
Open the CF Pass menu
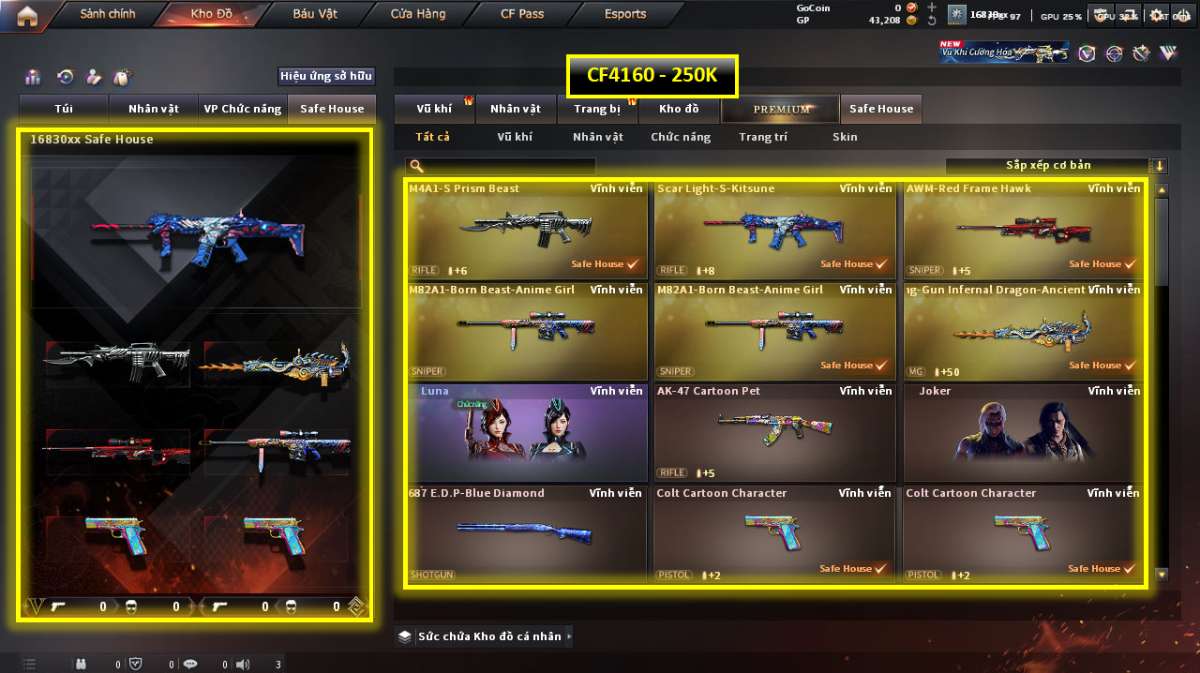click(x=522, y=15)
